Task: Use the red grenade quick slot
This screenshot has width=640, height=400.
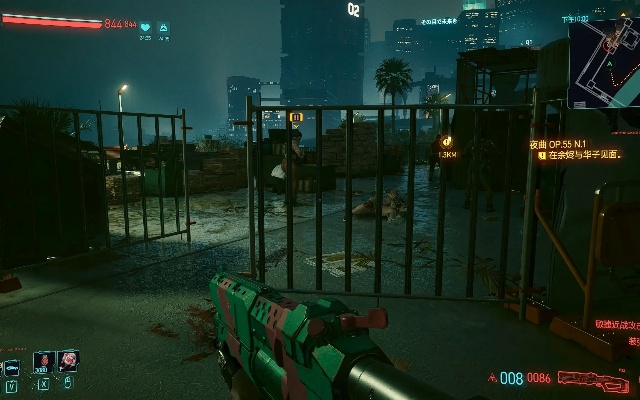Action: click(x=43, y=362)
